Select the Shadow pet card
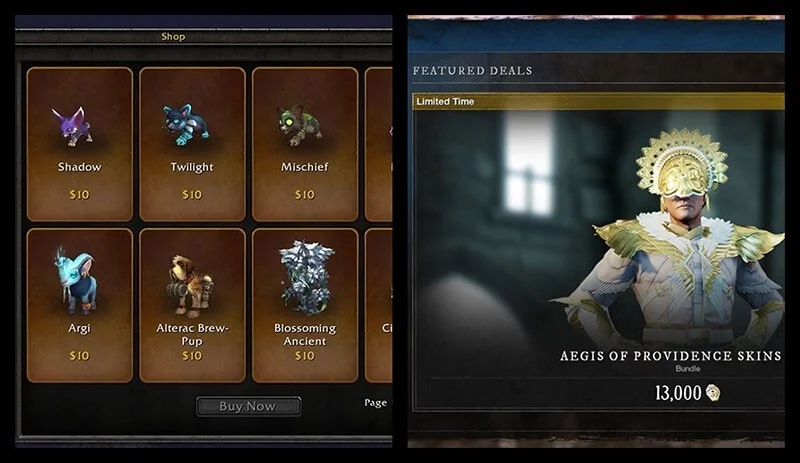This screenshot has width=800, height=463. 80,144
